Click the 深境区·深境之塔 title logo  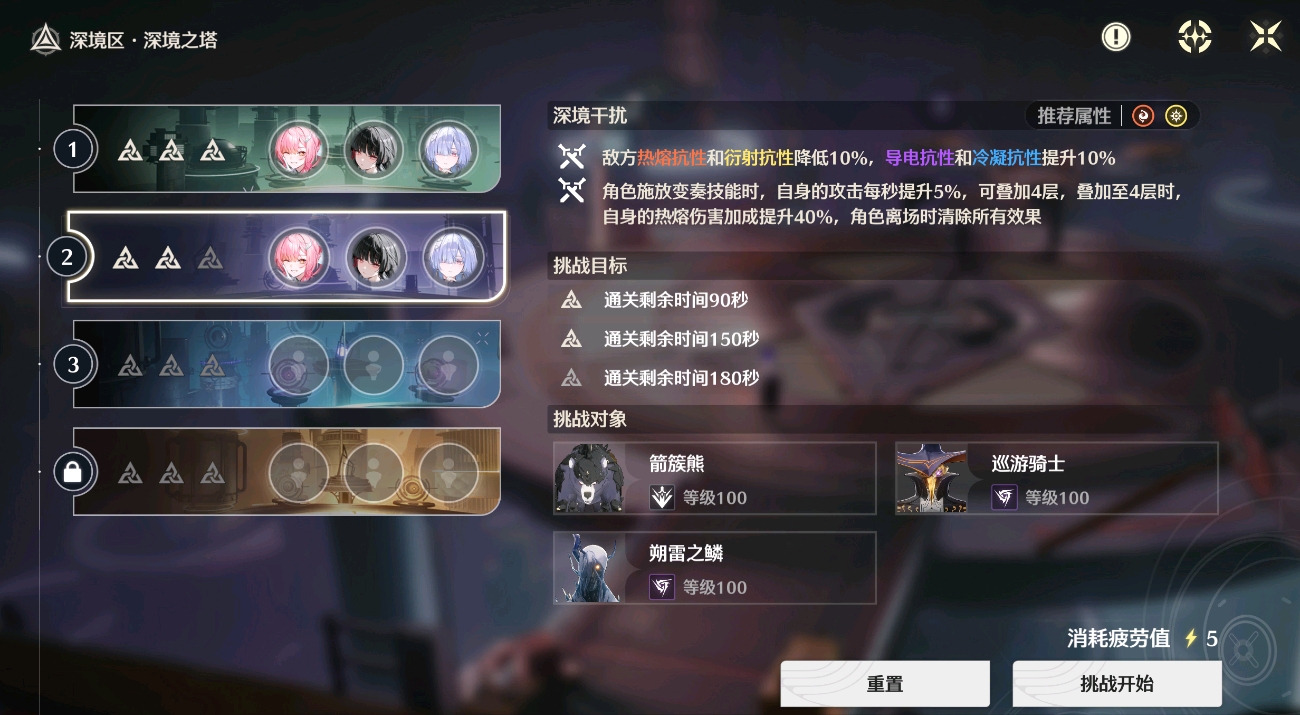point(46,40)
